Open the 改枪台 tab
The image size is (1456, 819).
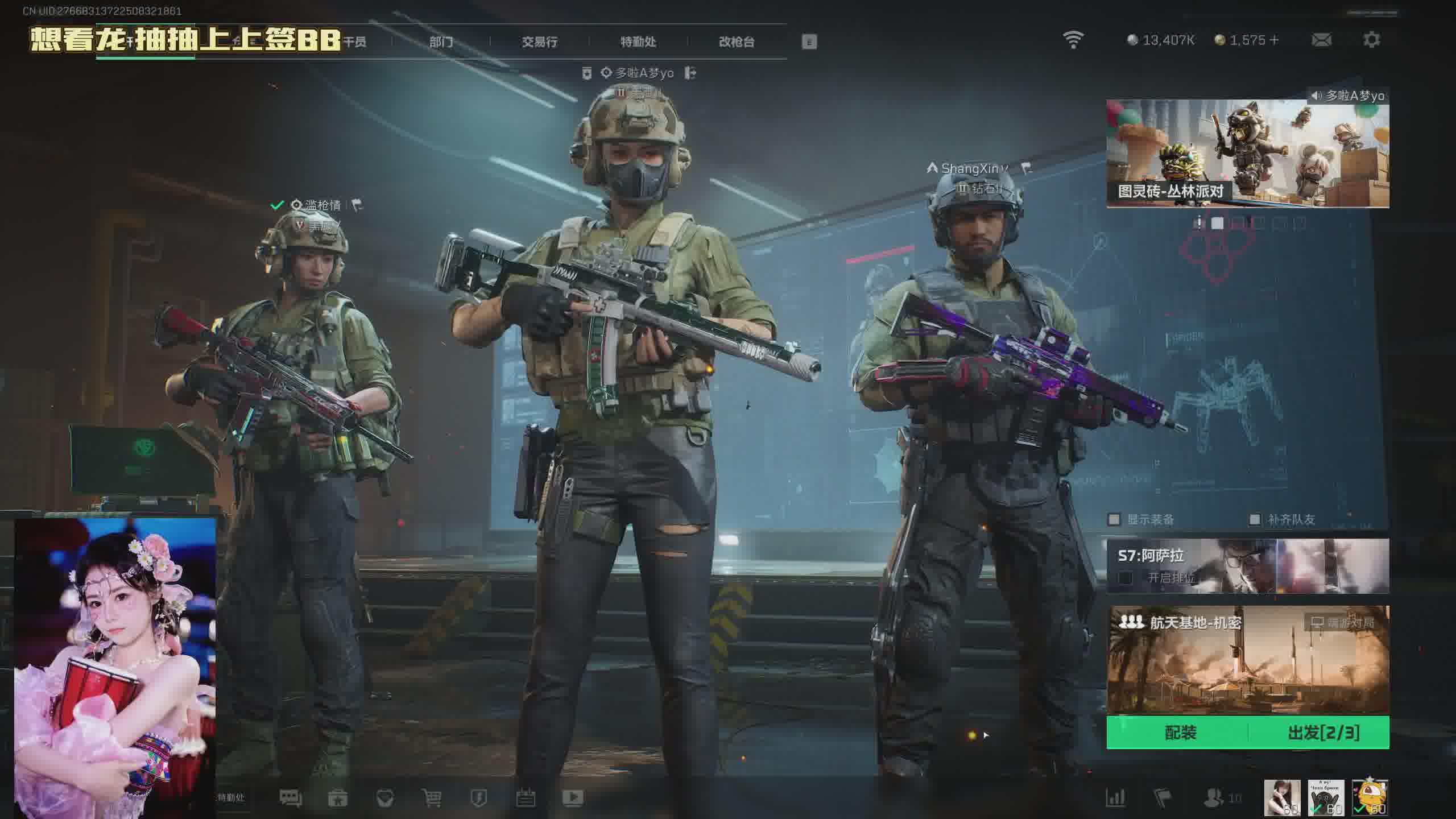tap(737, 42)
